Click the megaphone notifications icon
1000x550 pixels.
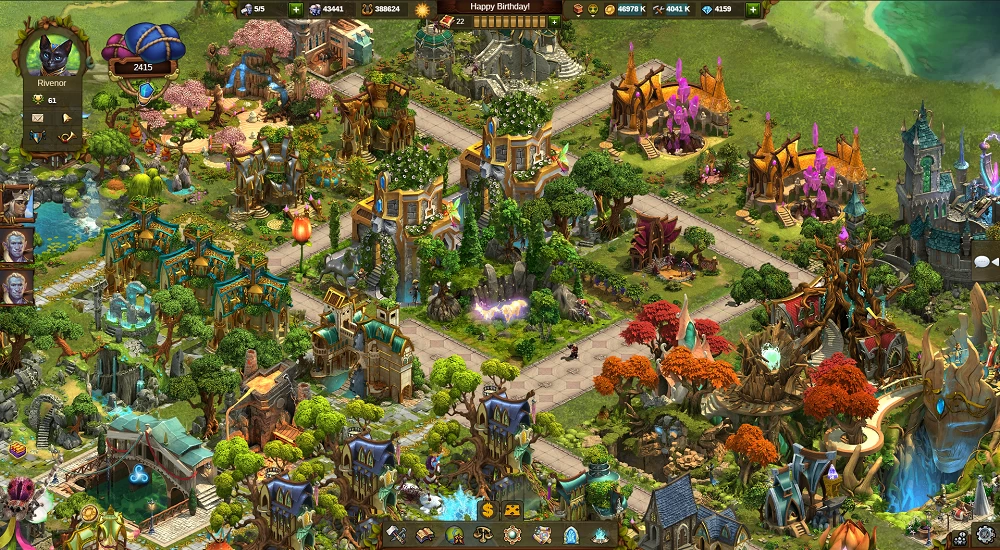68,117
